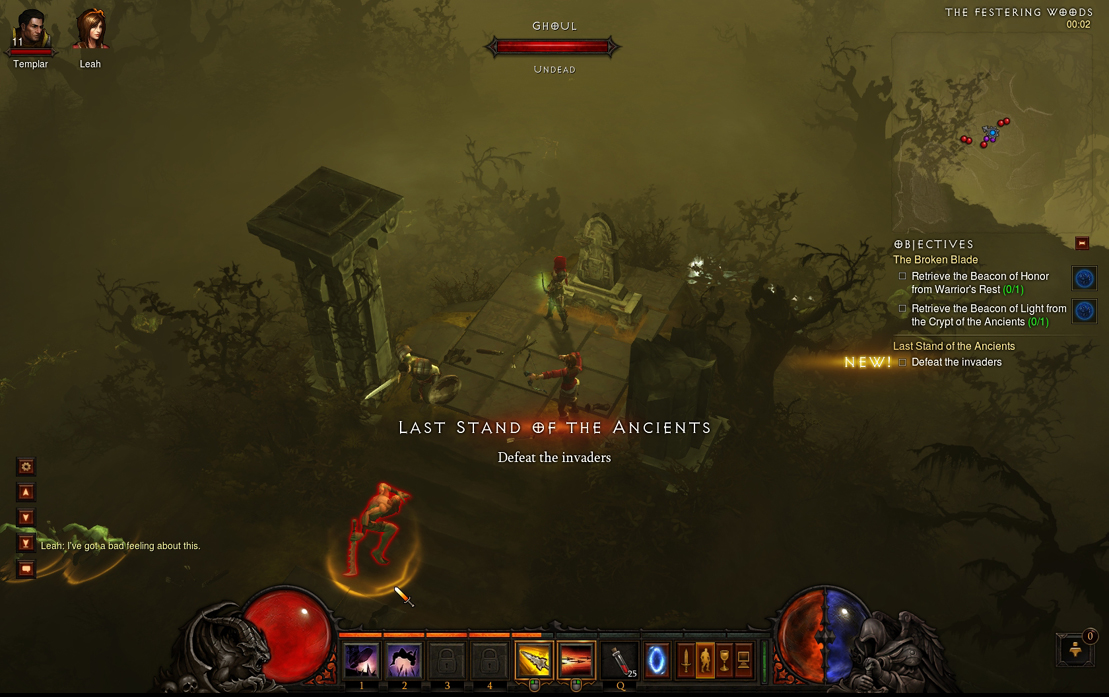The width and height of the screenshot is (1109, 697).
Task: Use the red health potion
Action: click(620, 661)
